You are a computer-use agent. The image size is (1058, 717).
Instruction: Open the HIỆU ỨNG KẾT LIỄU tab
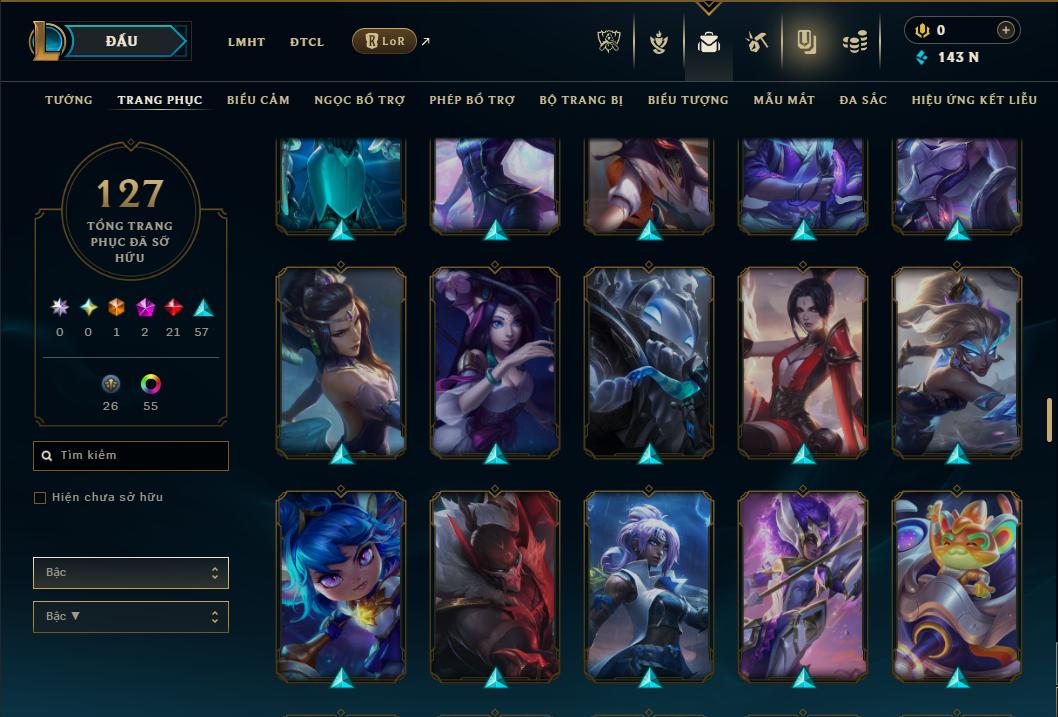[976, 100]
